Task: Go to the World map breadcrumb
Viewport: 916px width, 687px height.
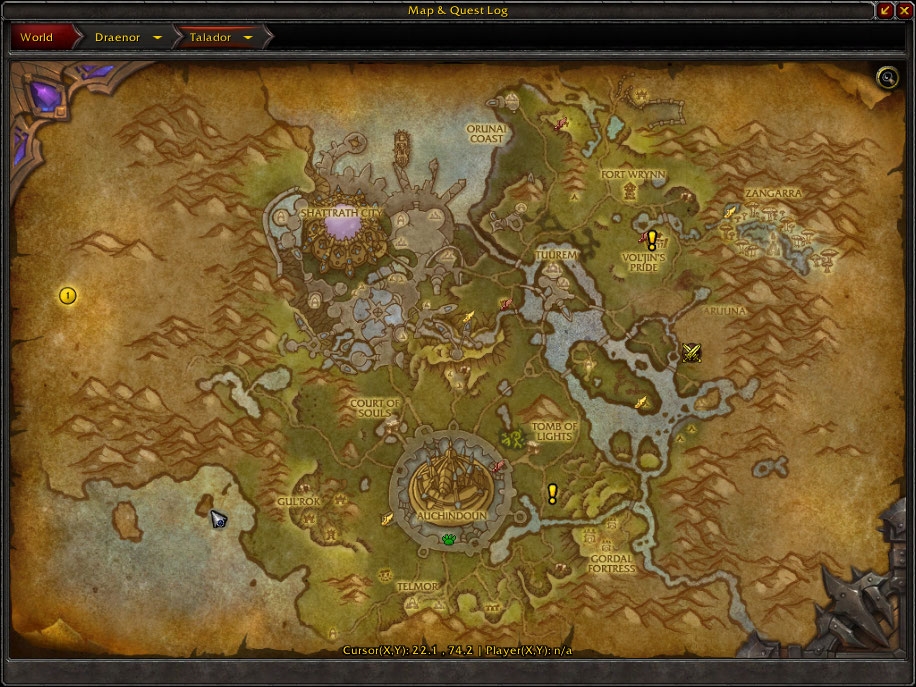Action: point(38,38)
